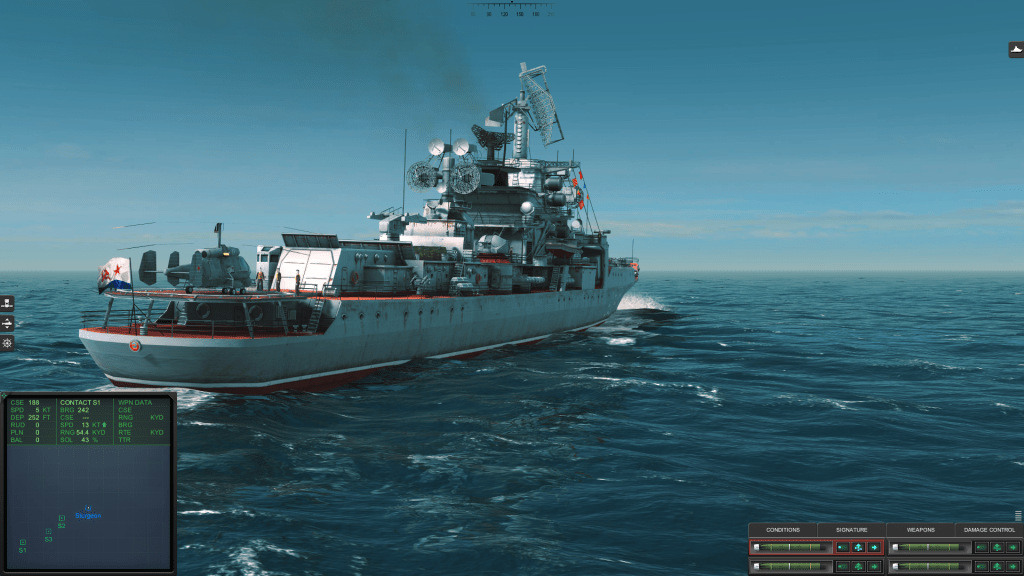1024x576 pixels.
Task: Show the Weapons tab
Action: click(920, 530)
